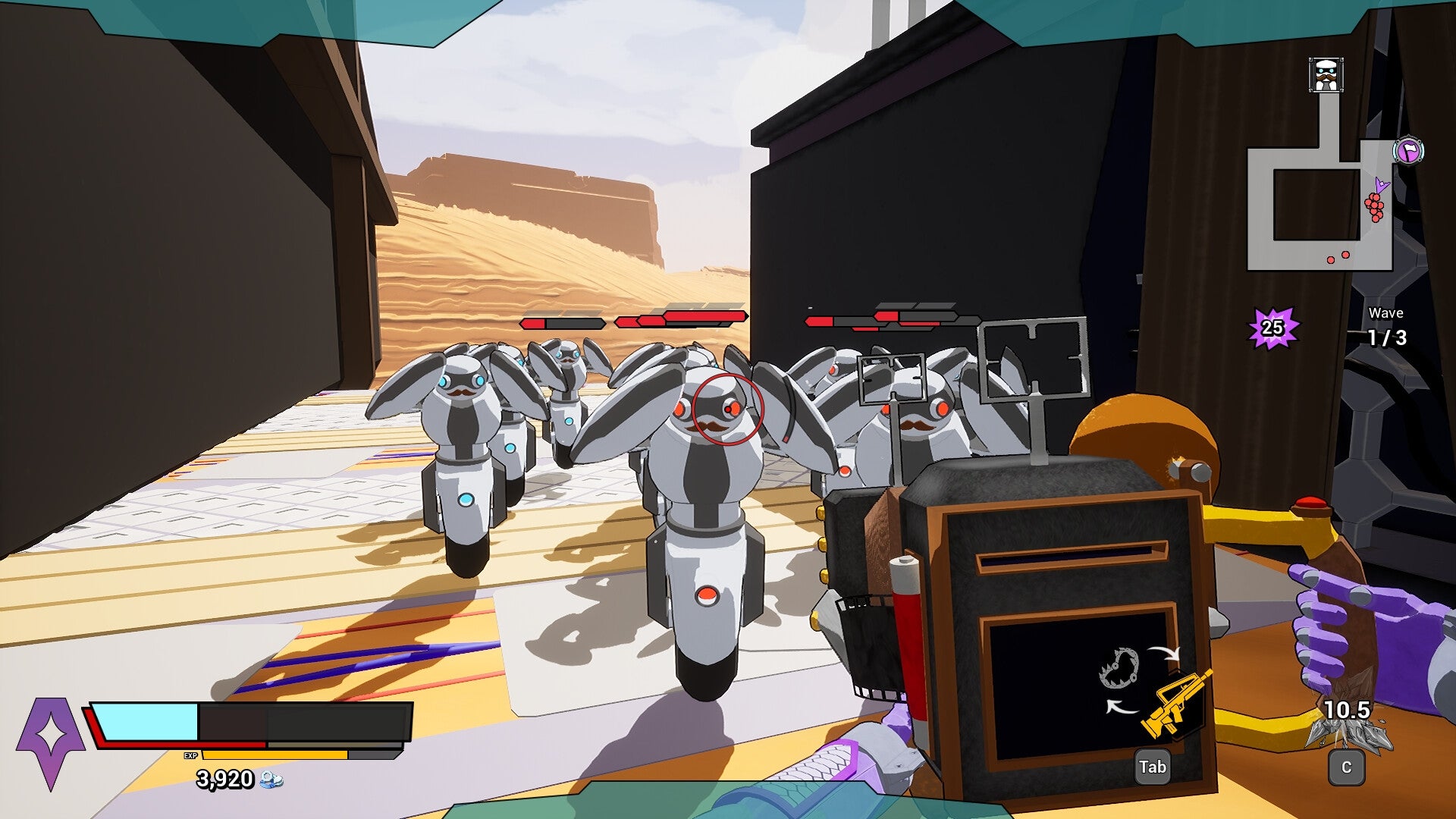
Task: Click the red circular crosshair reticle
Action: point(730,408)
